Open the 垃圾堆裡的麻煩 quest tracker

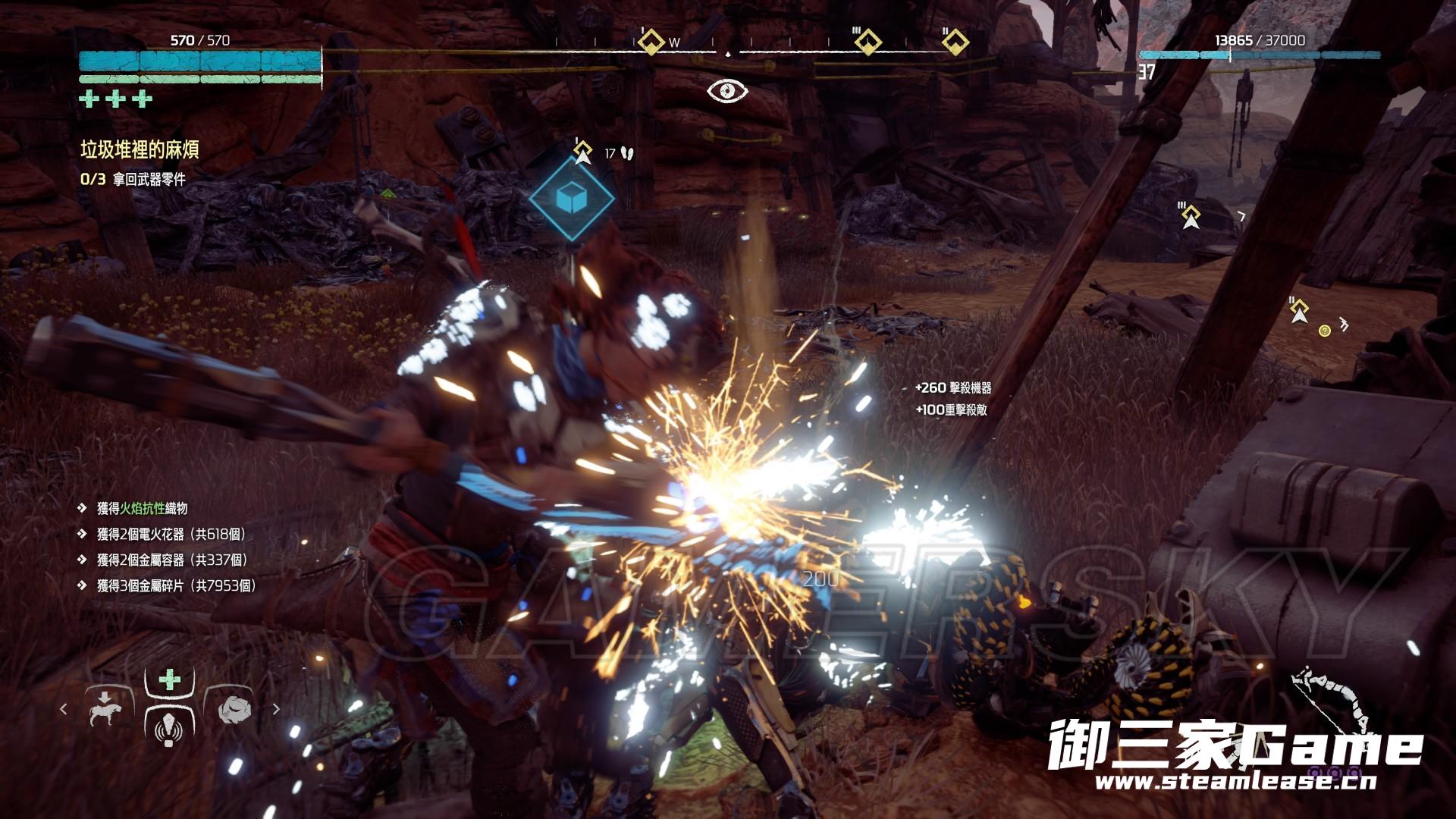(140, 149)
